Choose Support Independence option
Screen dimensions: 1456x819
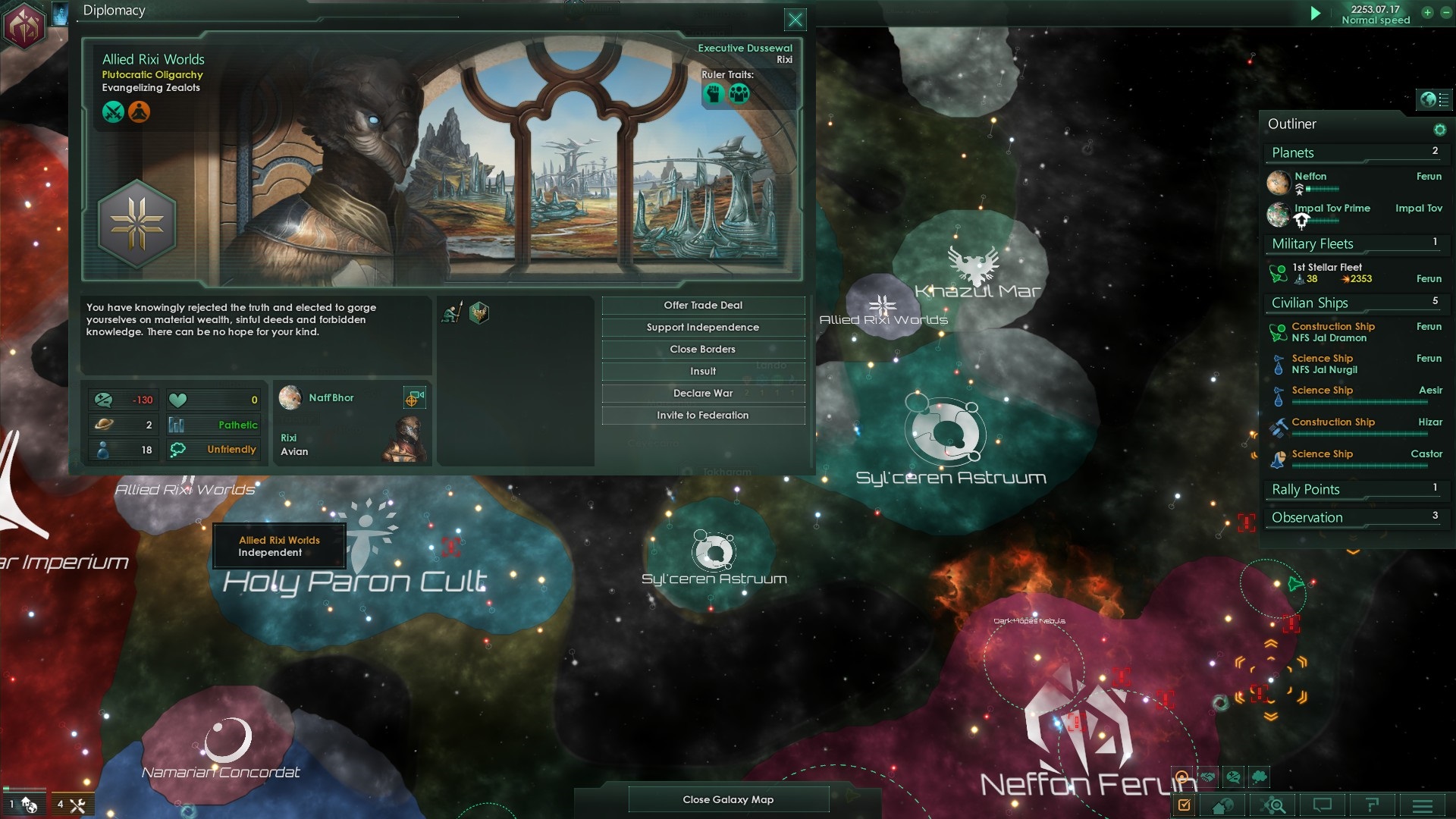[703, 328]
